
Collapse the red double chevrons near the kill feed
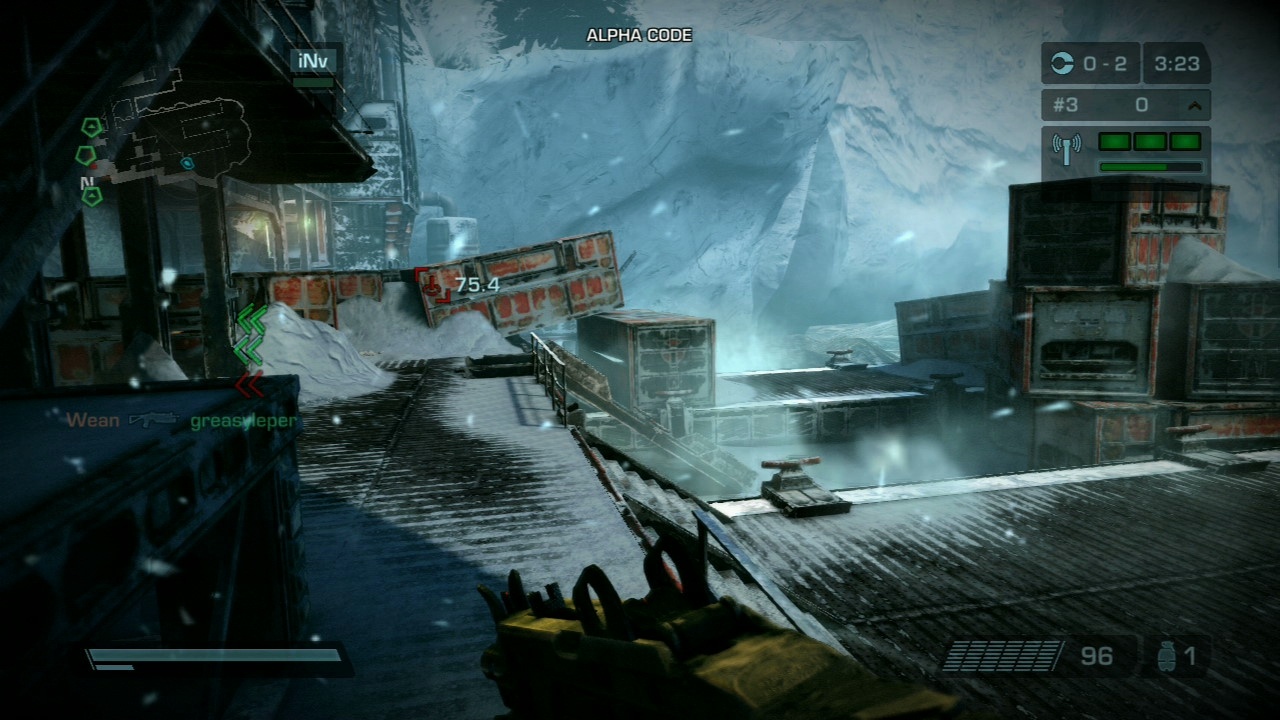(x=251, y=385)
